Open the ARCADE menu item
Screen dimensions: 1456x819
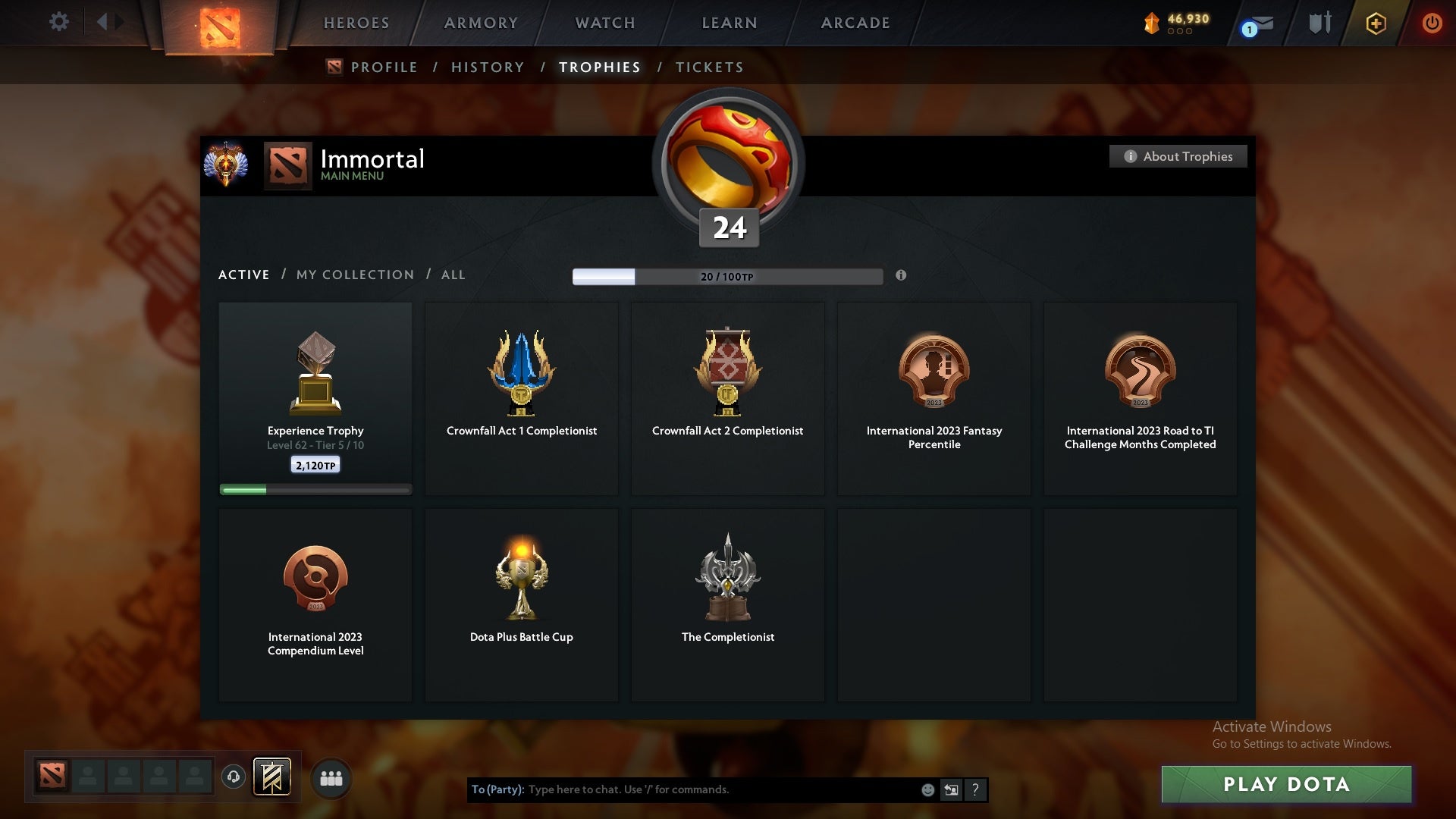pyautogui.click(x=854, y=23)
